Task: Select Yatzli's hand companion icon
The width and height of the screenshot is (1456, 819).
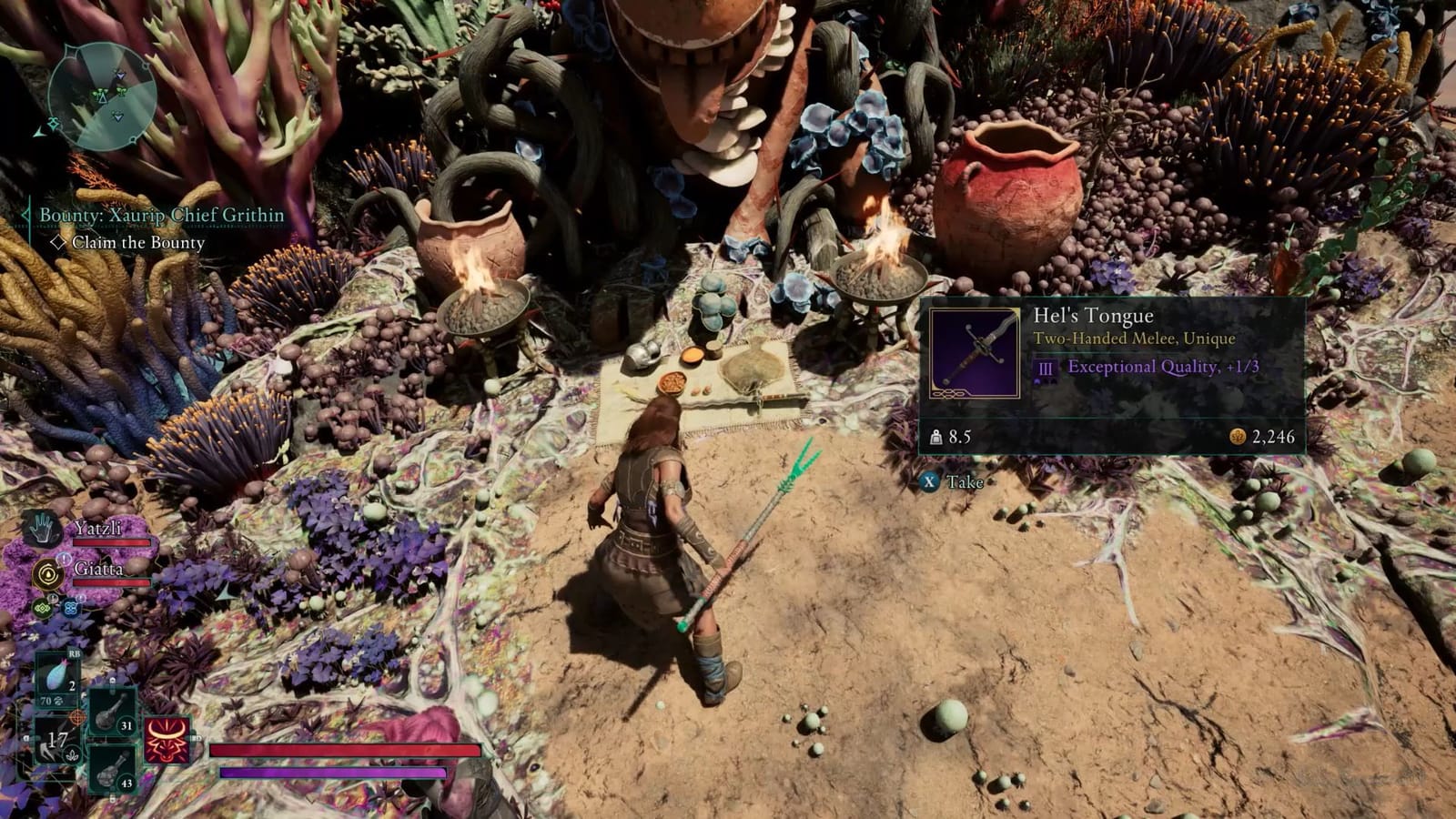Action: [x=40, y=527]
